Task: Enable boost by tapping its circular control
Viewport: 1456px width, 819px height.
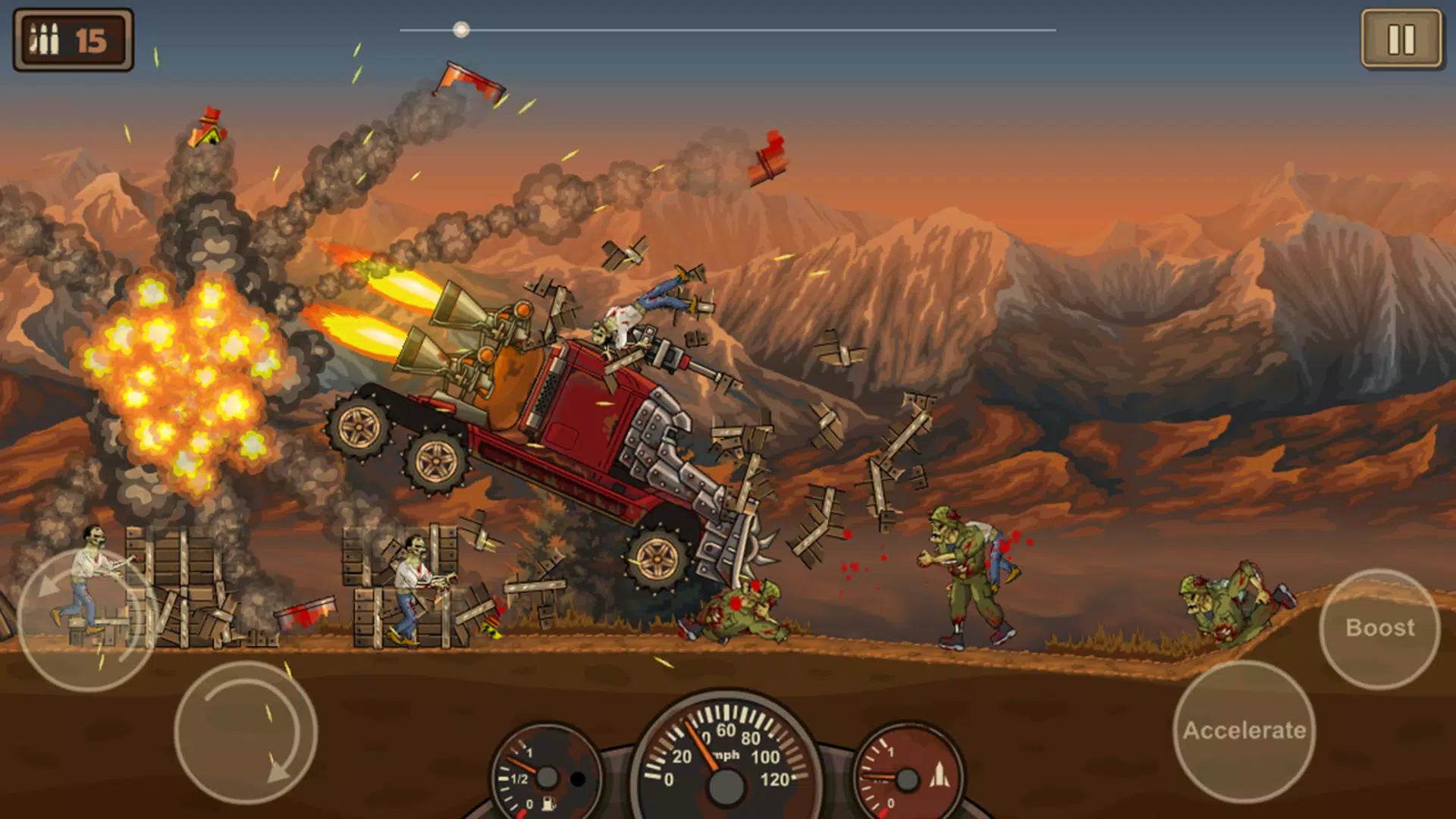Action: click(1380, 628)
